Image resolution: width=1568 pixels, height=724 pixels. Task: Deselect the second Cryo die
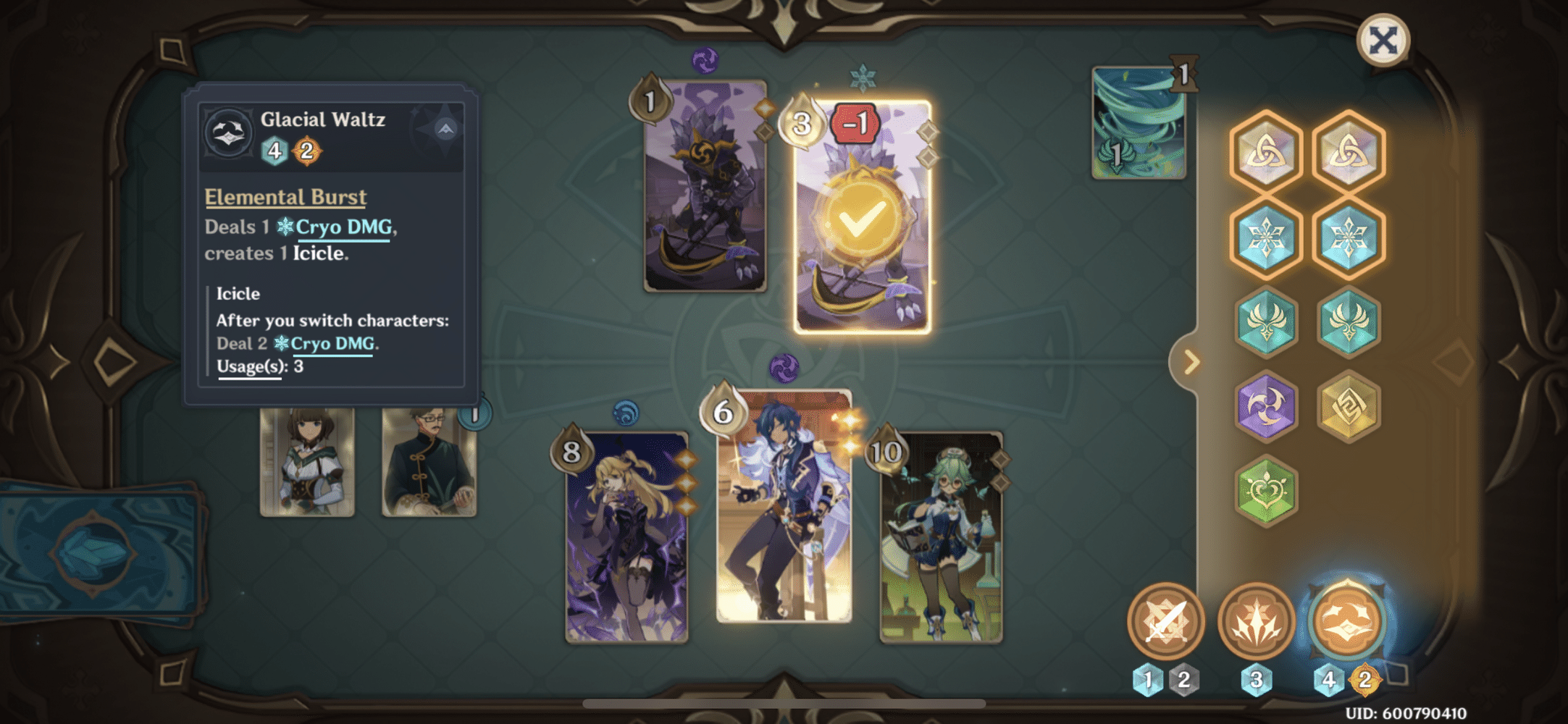1347,237
